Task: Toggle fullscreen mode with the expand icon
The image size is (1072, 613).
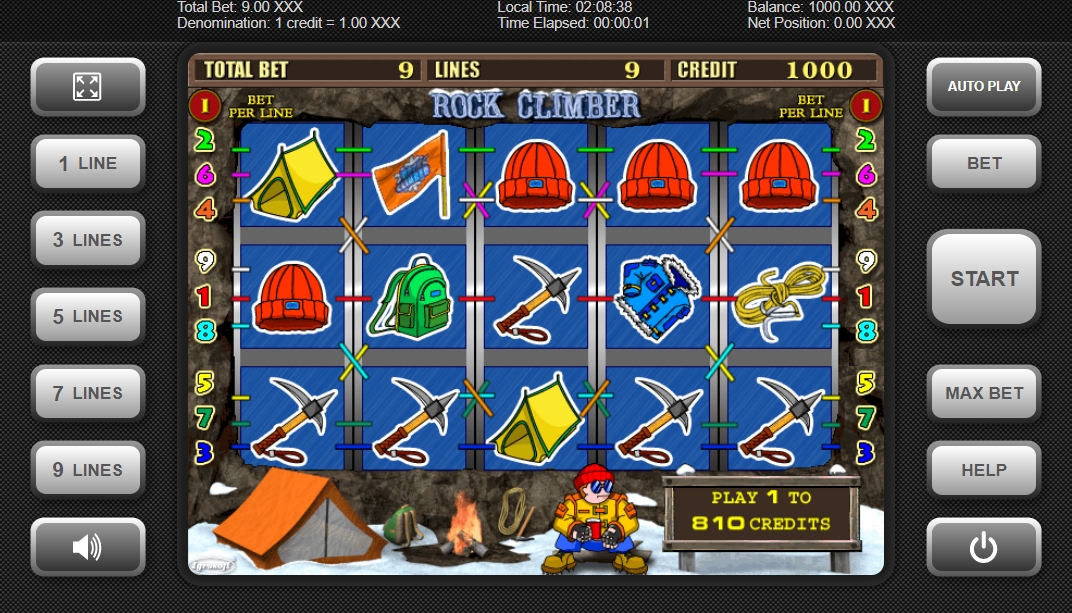Action: click(88, 86)
